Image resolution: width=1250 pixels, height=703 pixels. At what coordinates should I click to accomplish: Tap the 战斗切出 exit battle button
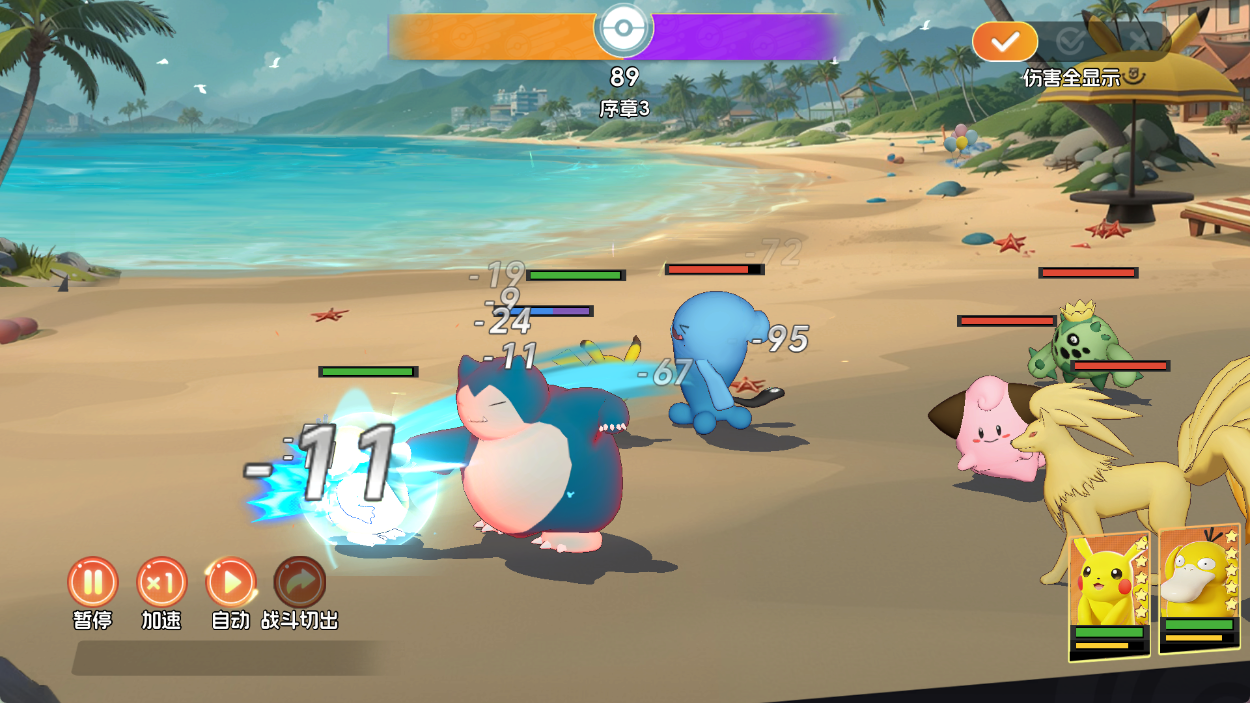299,582
